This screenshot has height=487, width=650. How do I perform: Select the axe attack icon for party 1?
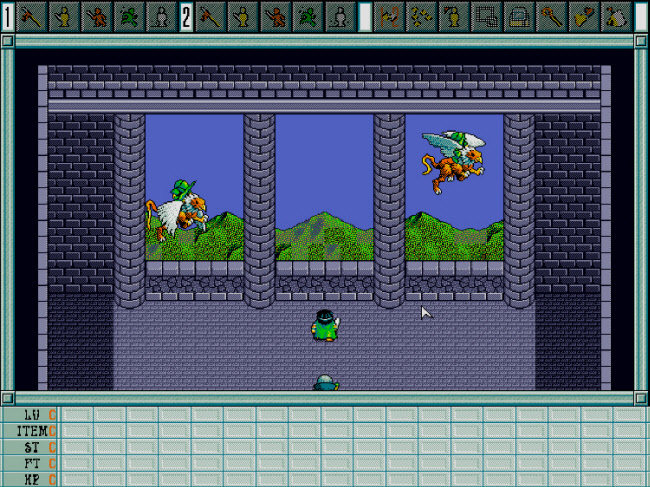click(x=31, y=16)
